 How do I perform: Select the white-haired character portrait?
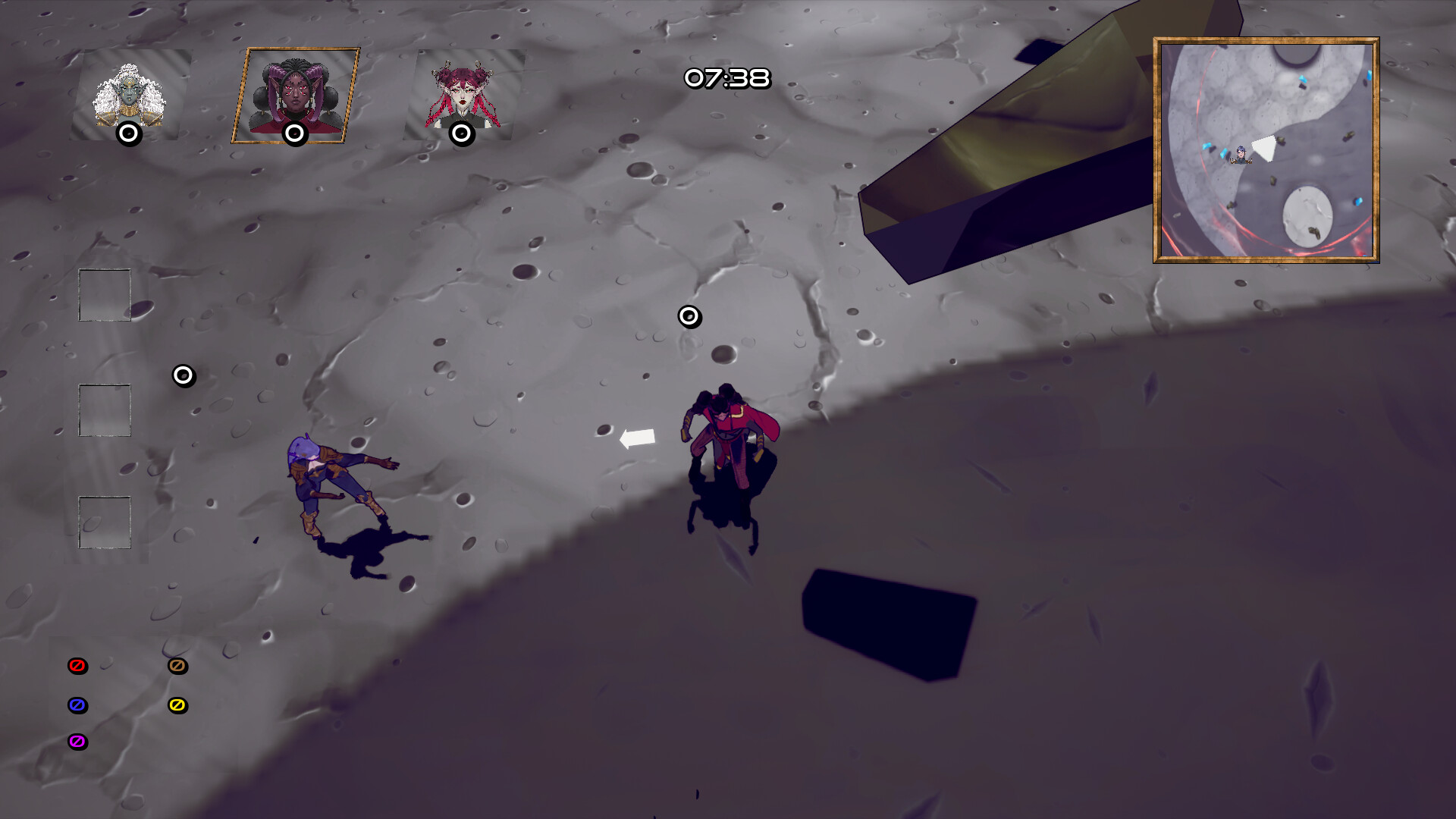[x=127, y=89]
